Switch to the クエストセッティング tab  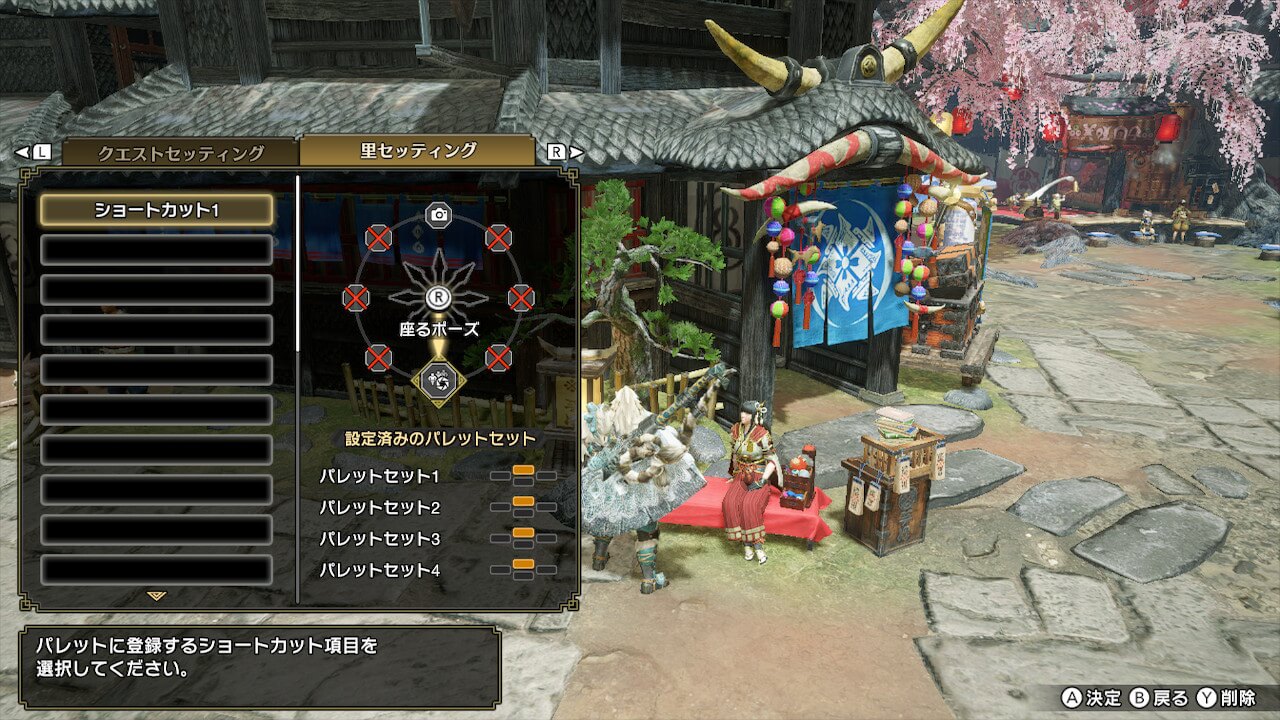pos(180,153)
